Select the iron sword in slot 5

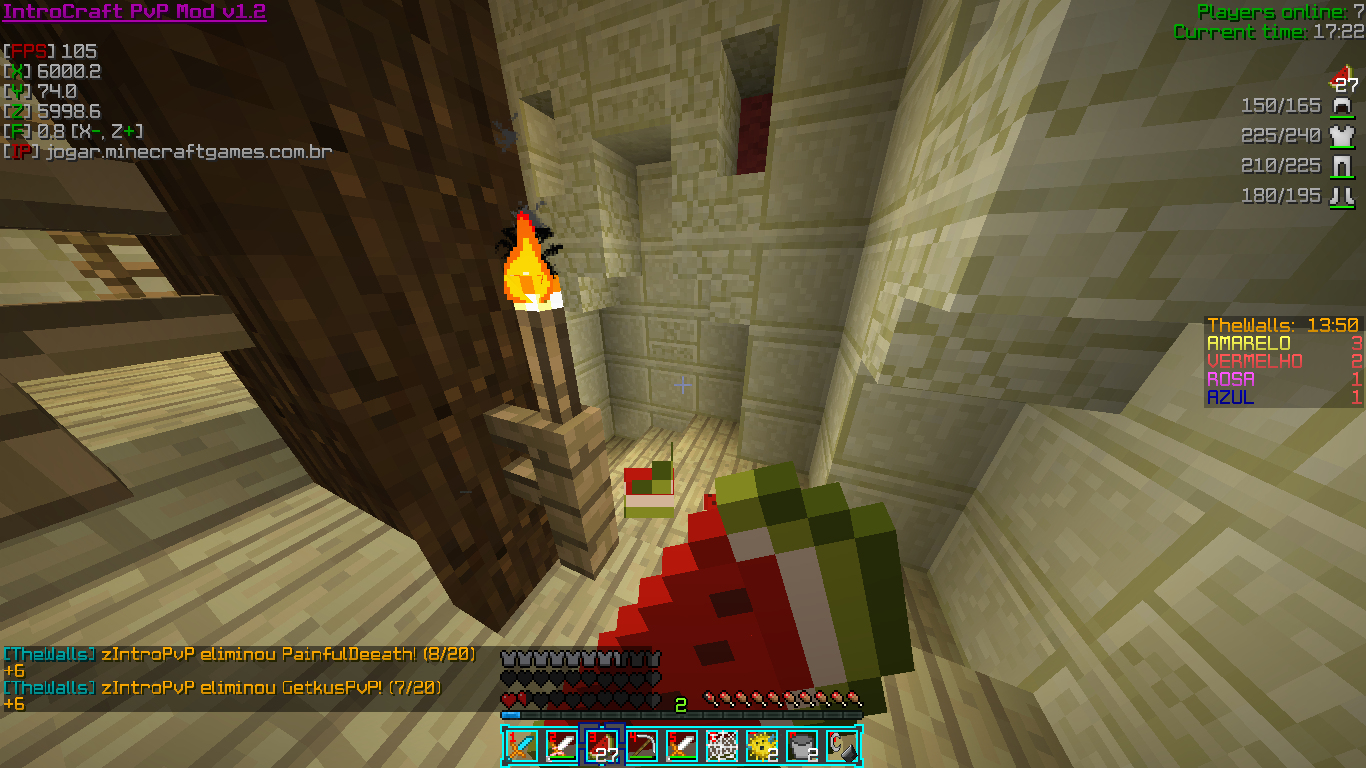point(682,746)
